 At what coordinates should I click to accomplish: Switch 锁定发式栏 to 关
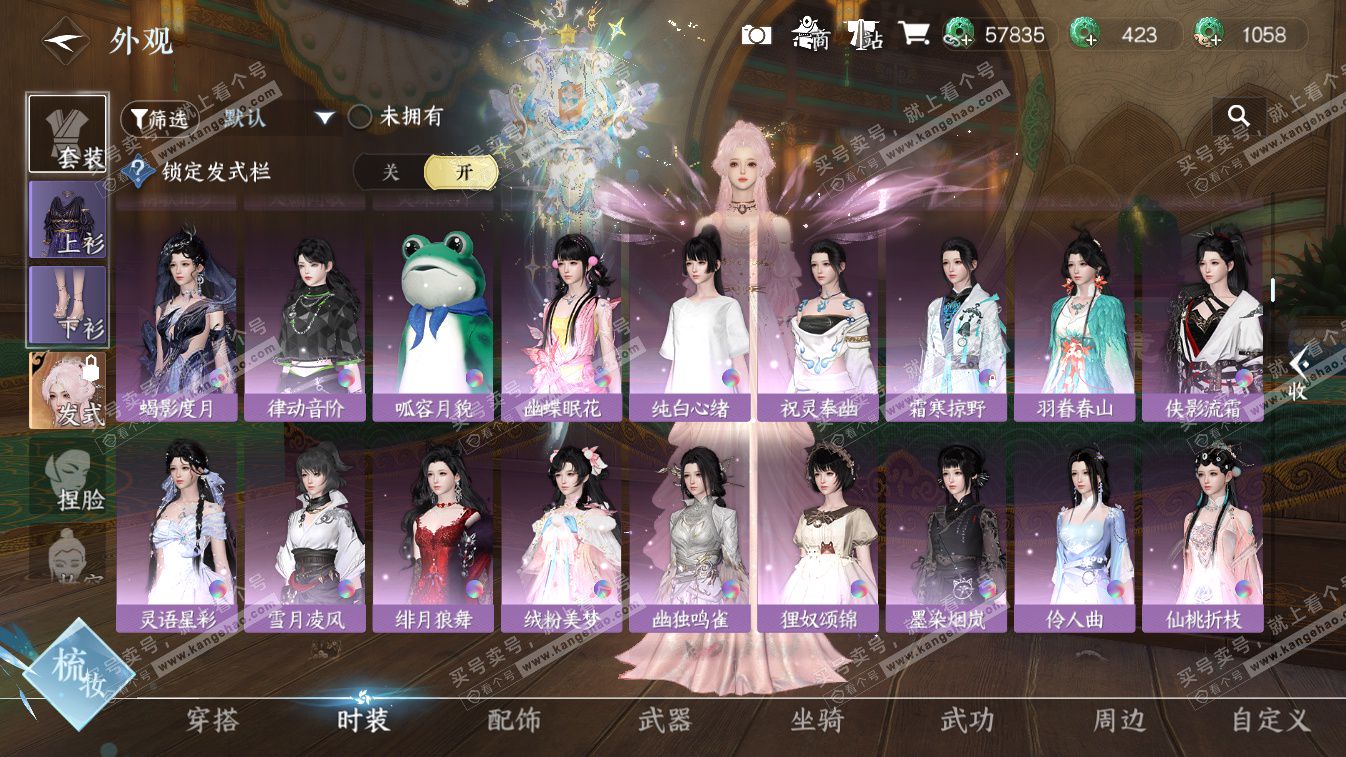click(x=391, y=172)
